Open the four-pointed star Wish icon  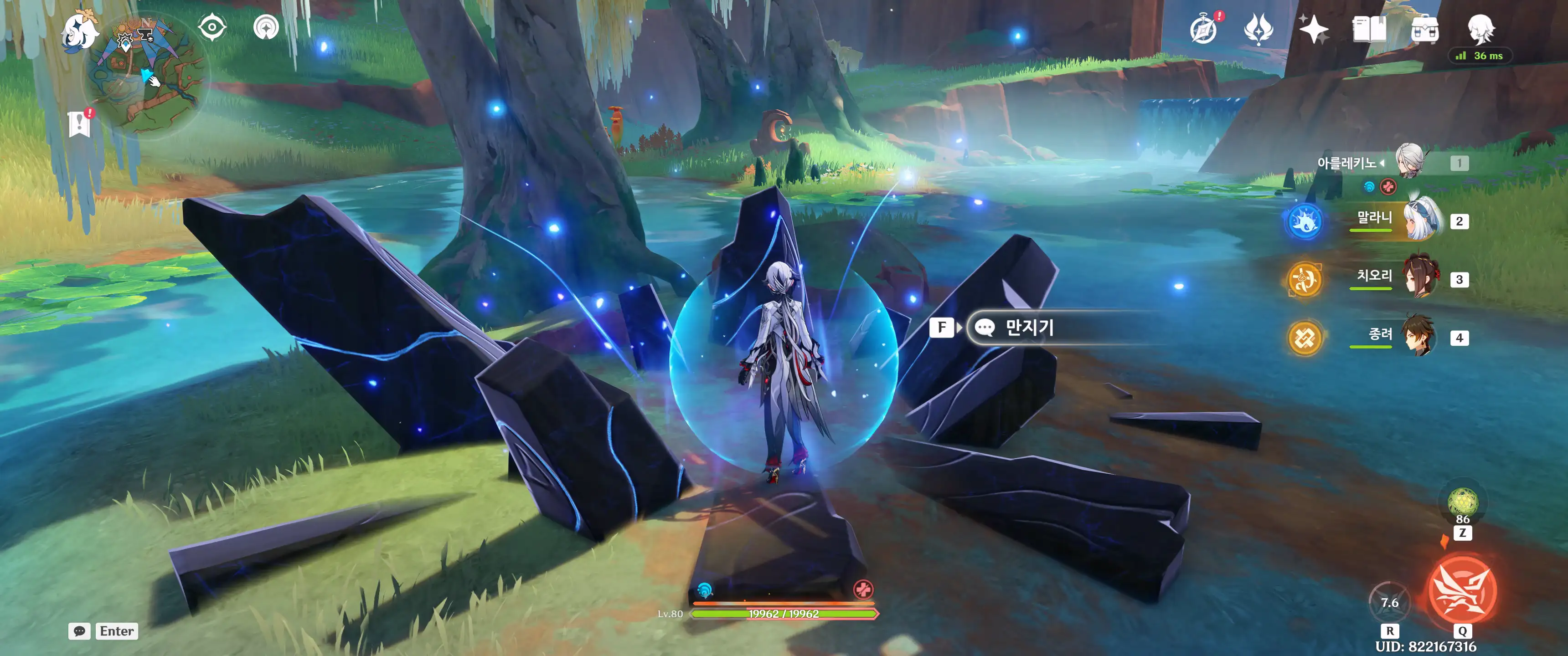(x=1313, y=29)
